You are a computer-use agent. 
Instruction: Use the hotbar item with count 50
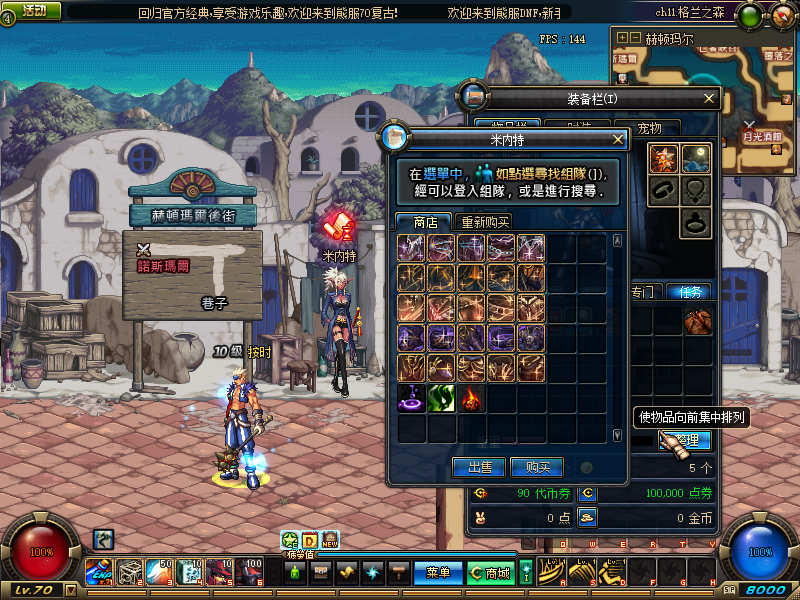click(160, 572)
